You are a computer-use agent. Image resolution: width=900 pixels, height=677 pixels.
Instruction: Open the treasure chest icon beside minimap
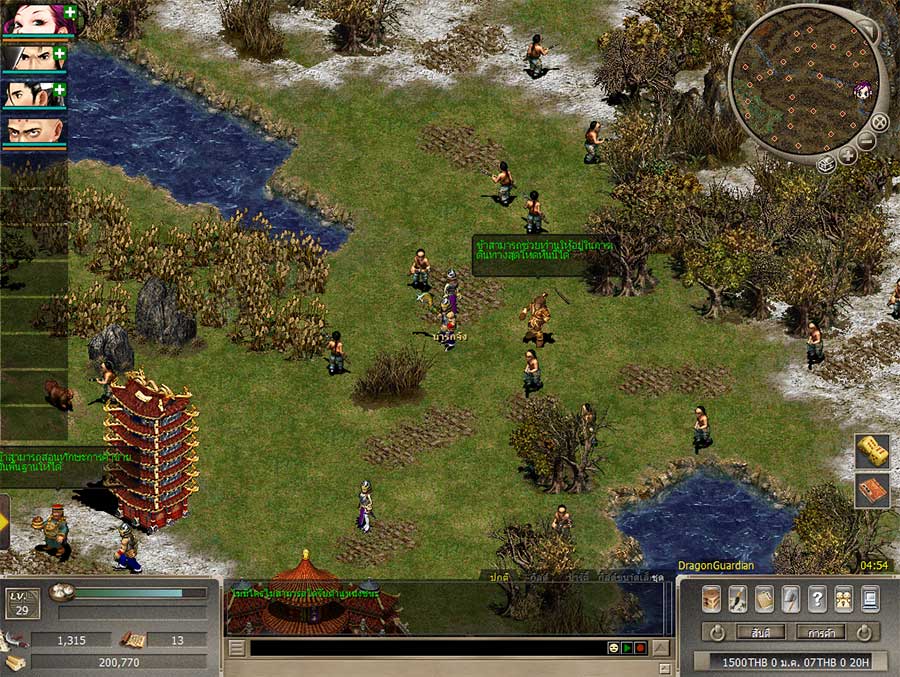(x=826, y=164)
